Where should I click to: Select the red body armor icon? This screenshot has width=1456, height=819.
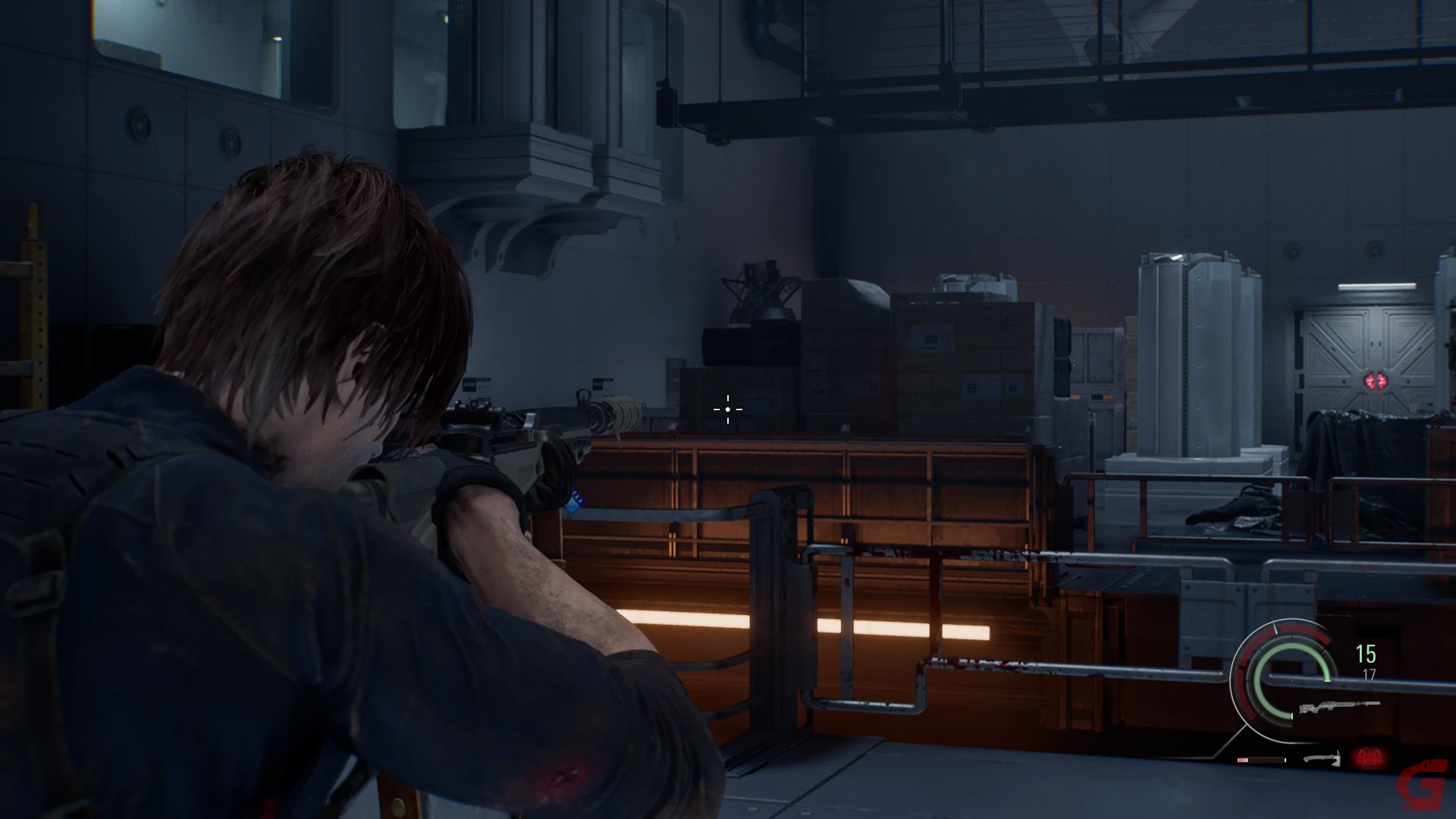pyautogui.click(x=1368, y=757)
